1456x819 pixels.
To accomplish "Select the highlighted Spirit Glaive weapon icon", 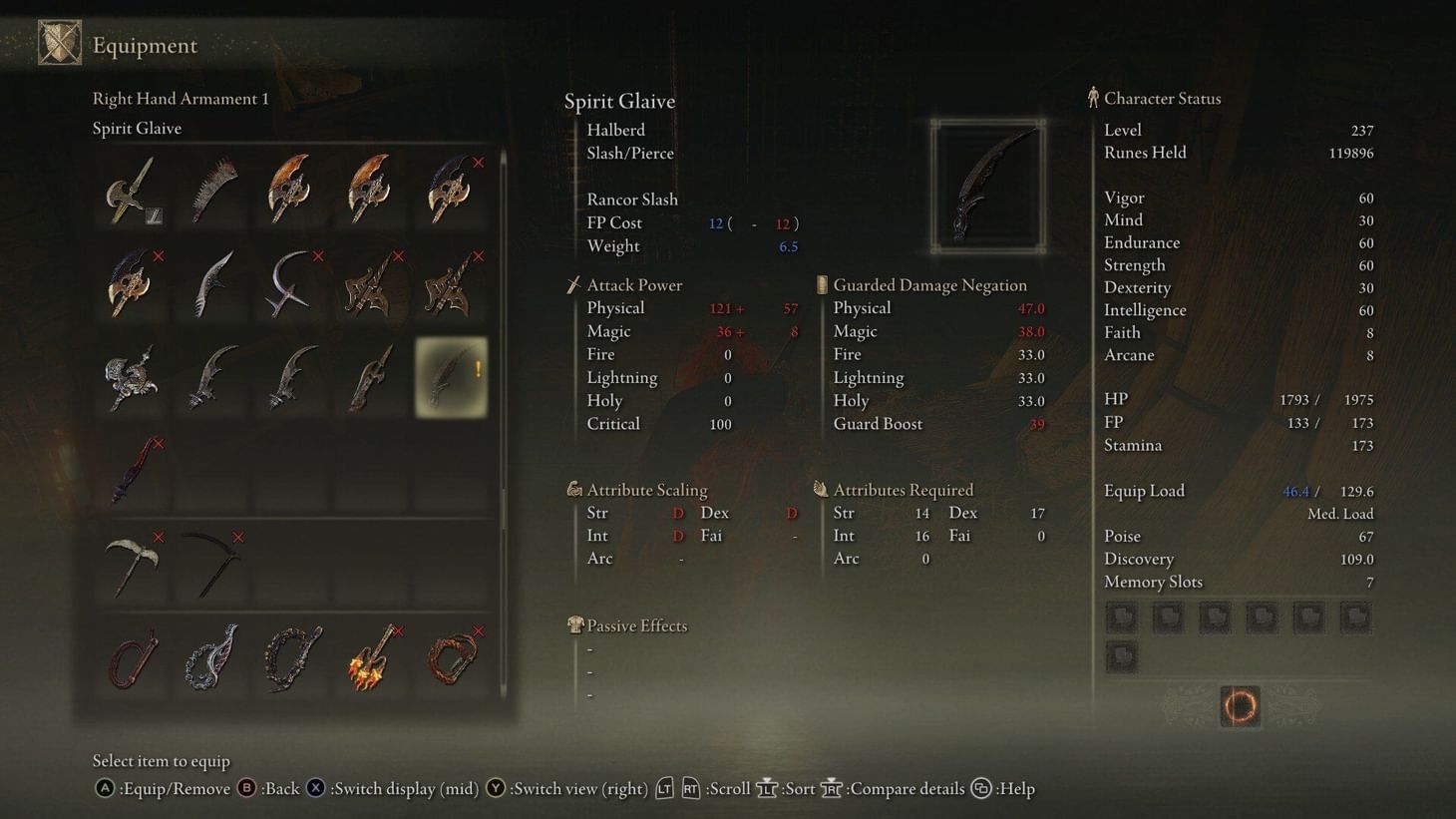I will (451, 377).
